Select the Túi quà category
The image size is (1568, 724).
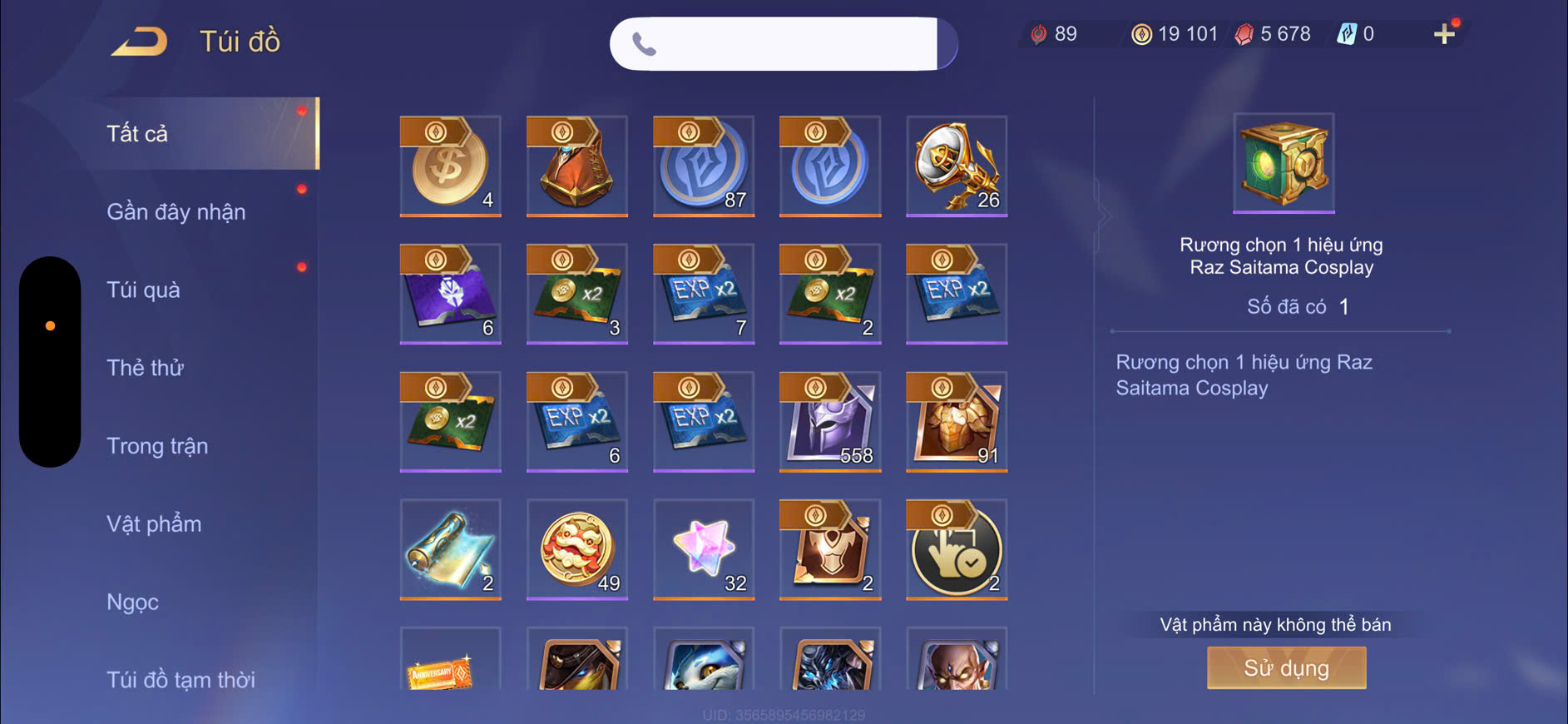click(x=143, y=290)
